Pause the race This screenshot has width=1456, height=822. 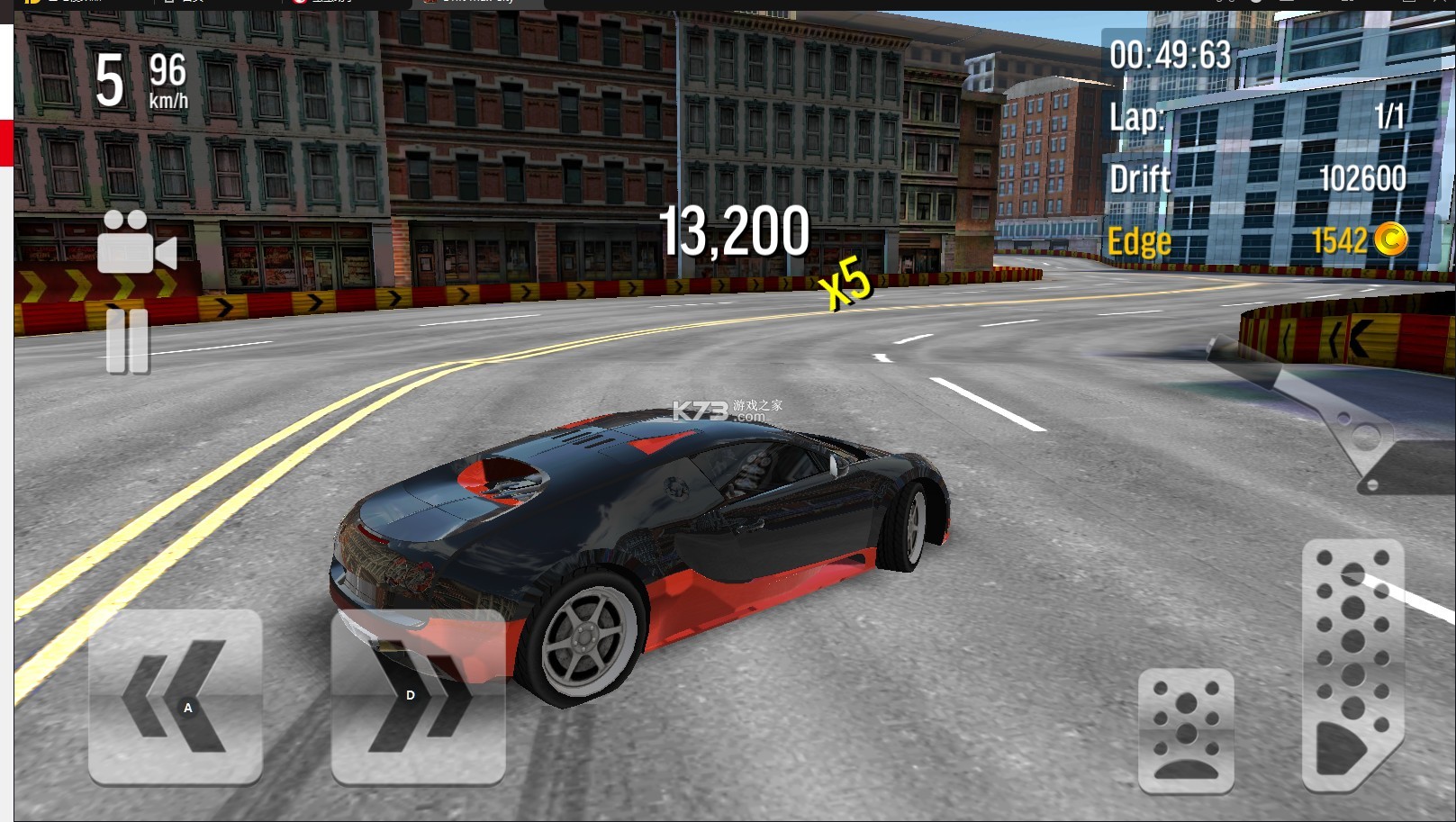[x=127, y=340]
